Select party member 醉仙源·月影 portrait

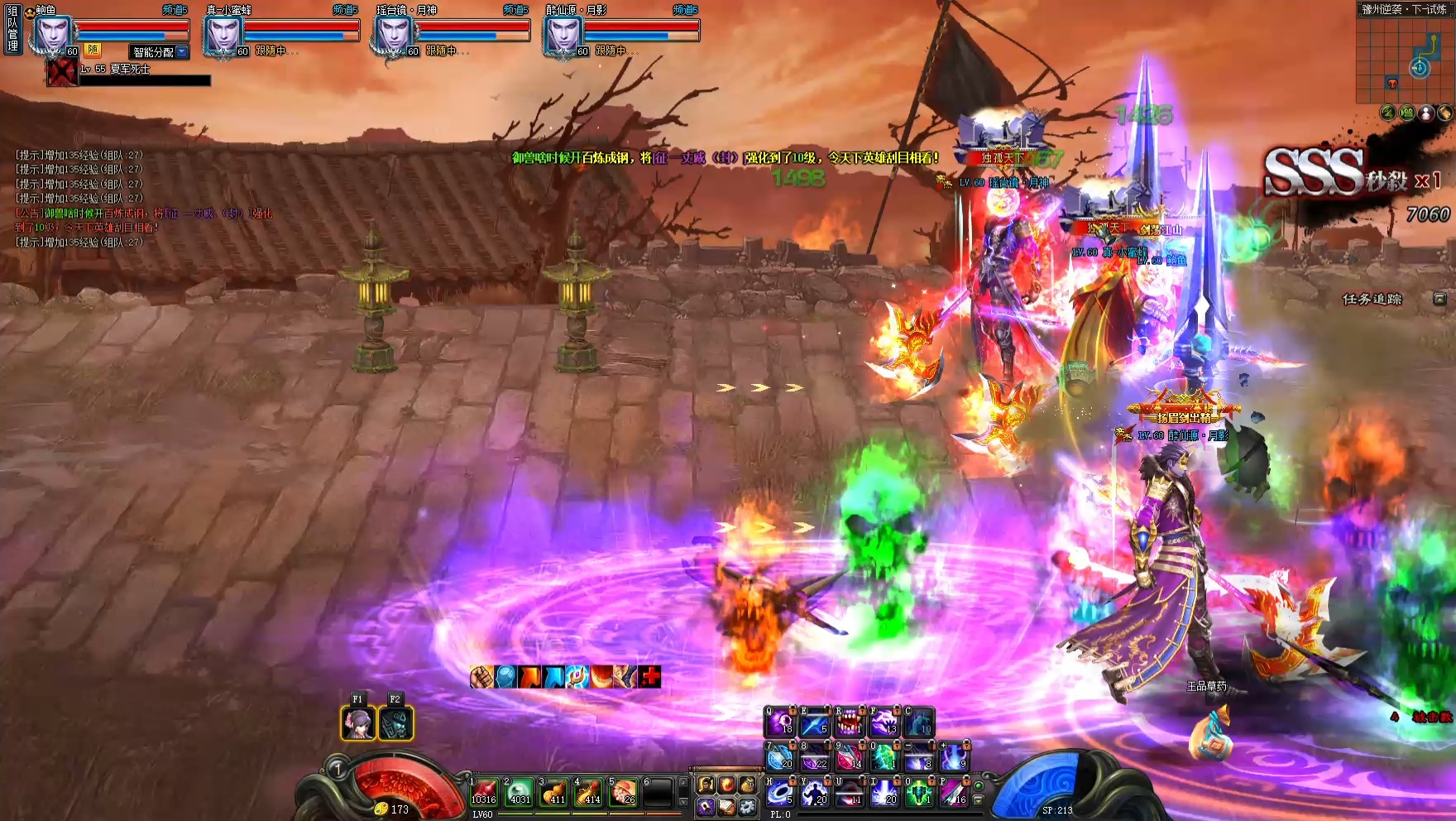563,35
